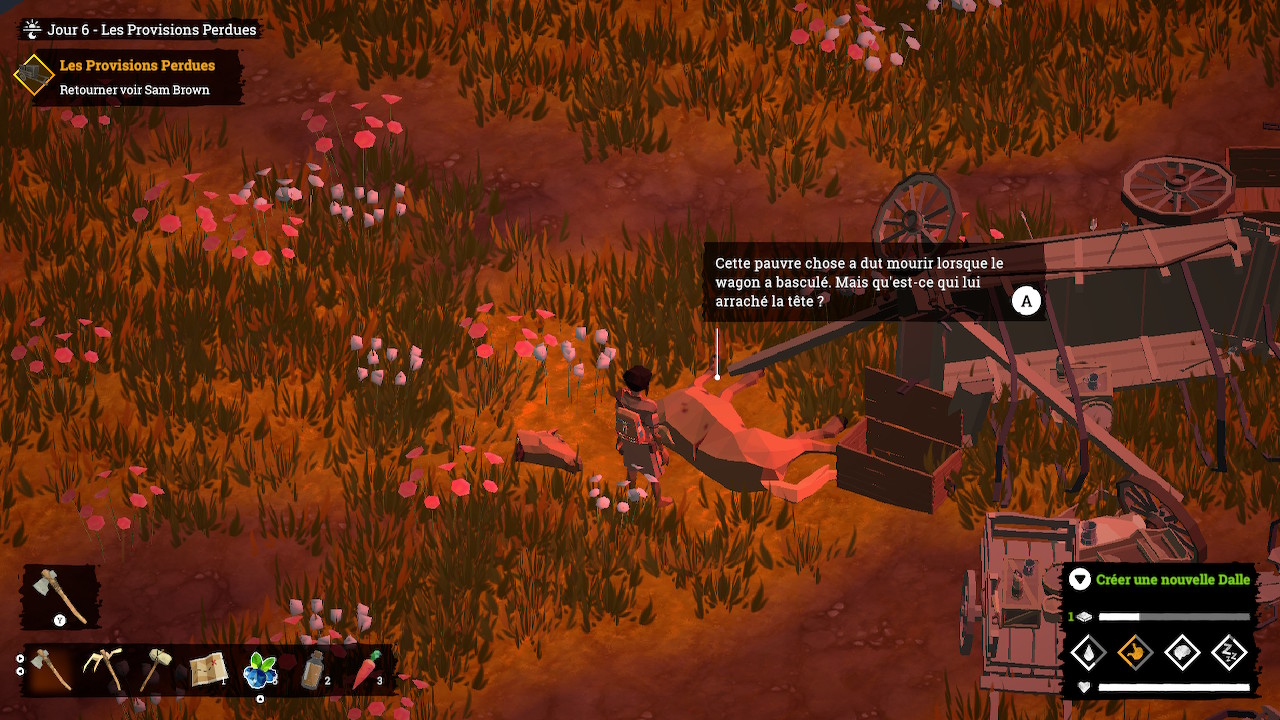
Task: Click the equipped axe tool slot
Action: coord(60,596)
